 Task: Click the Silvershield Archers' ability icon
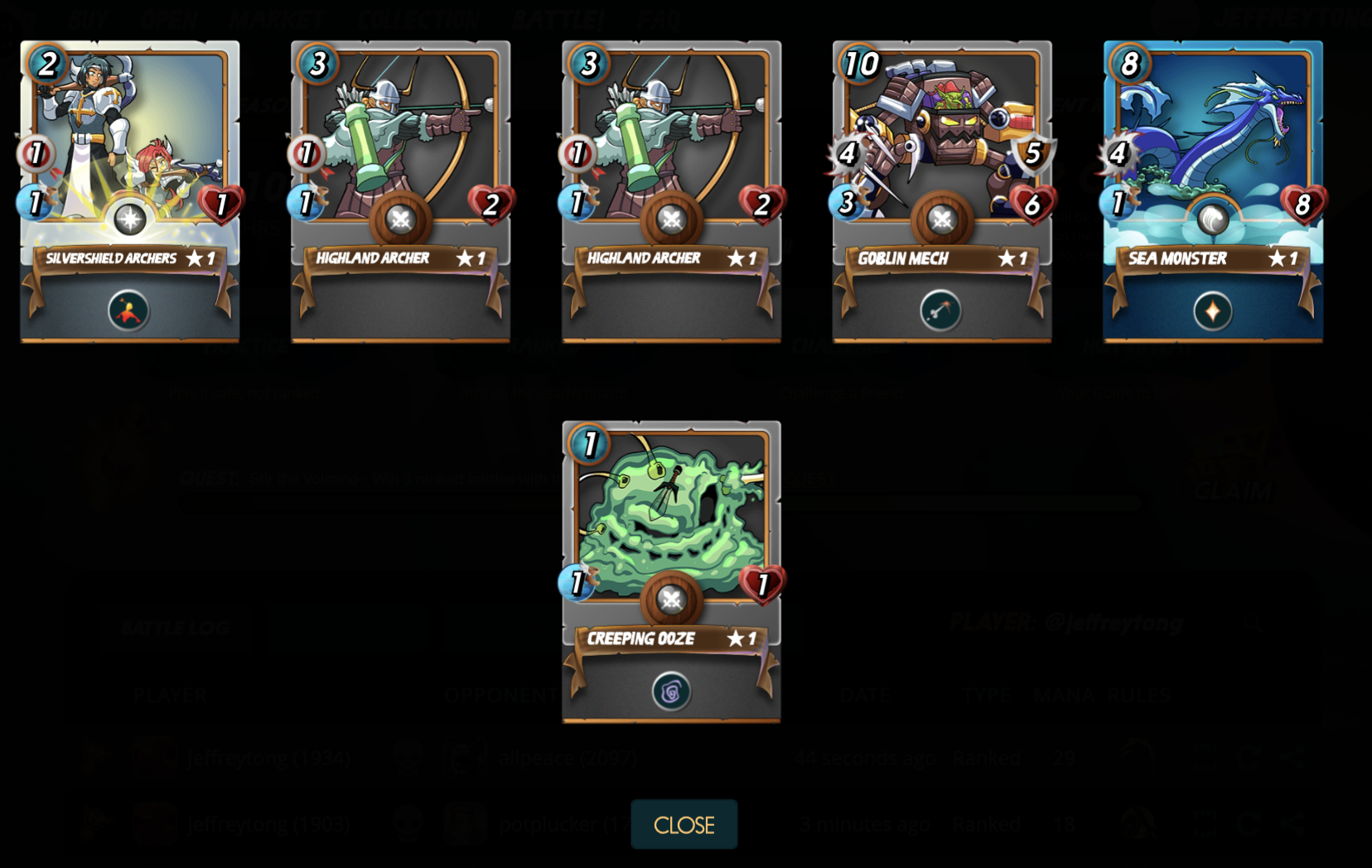click(128, 311)
